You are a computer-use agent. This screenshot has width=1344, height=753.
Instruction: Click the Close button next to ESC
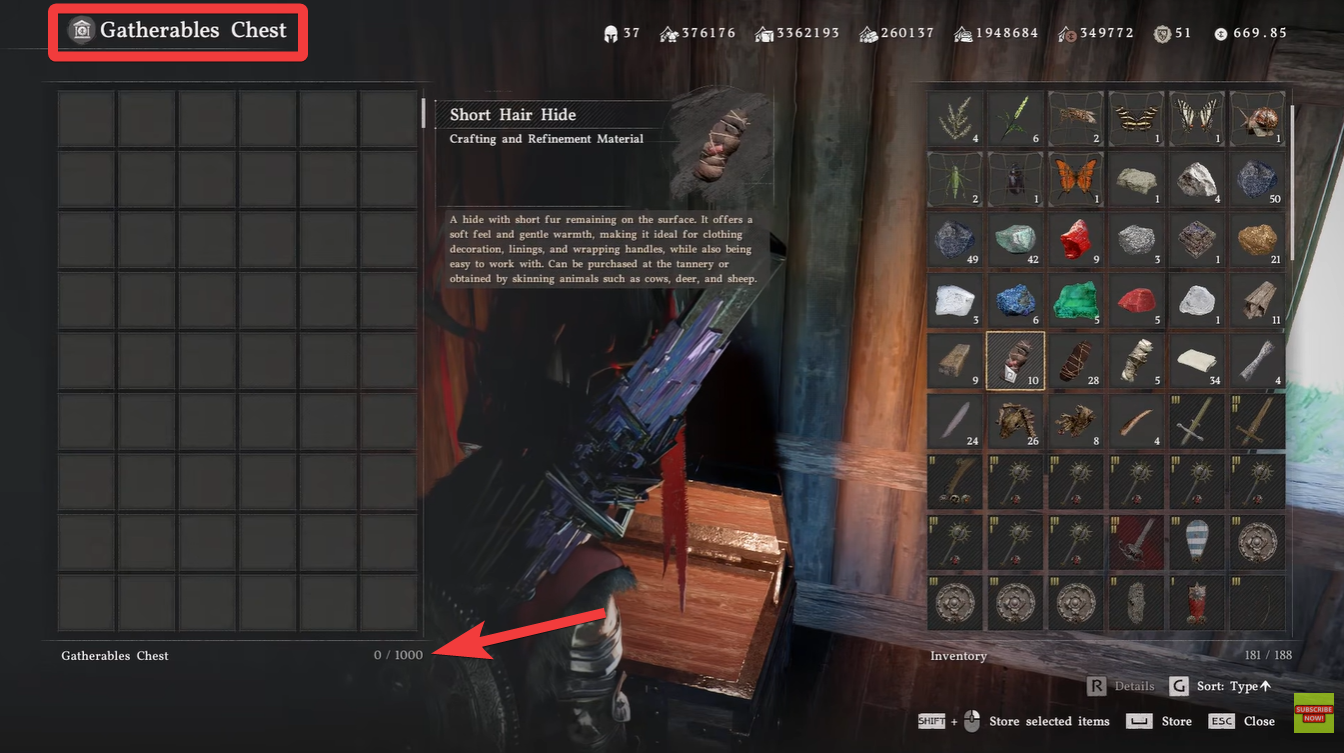pyautogui.click(x=1259, y=721)
